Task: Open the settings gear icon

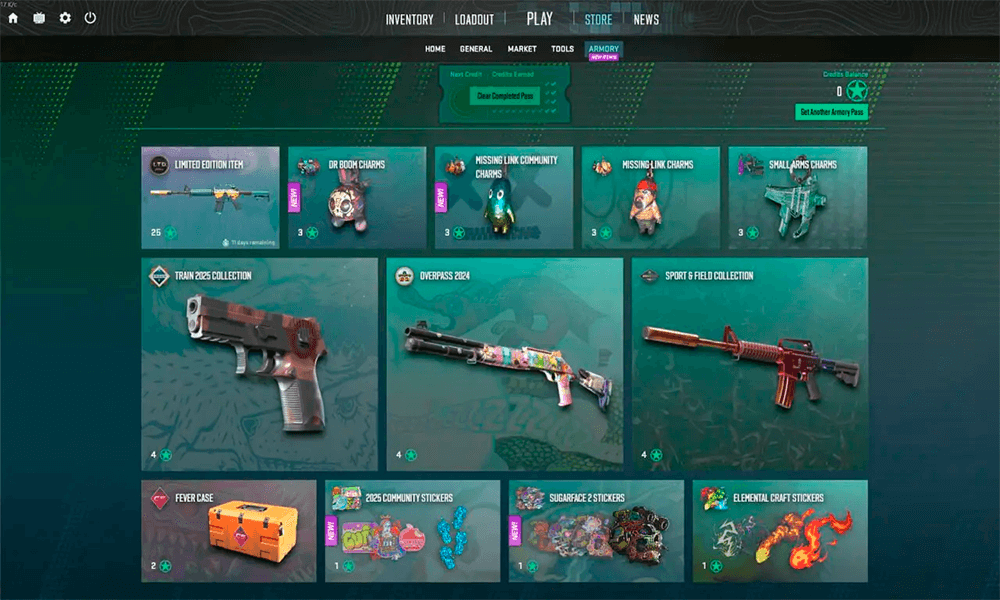Action: point(65,18)
